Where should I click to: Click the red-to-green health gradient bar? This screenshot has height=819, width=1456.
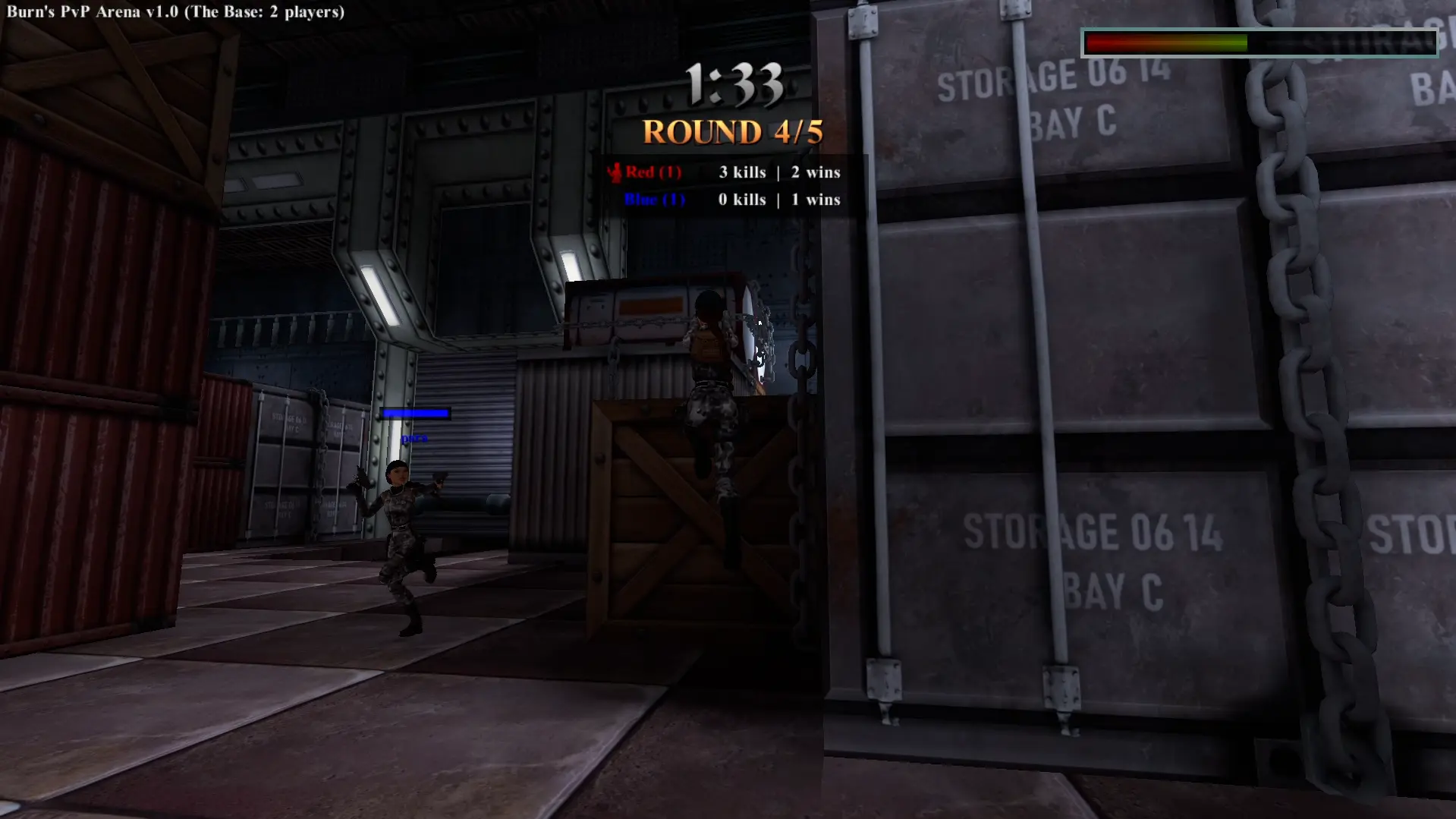click(x=1168, y=43)
